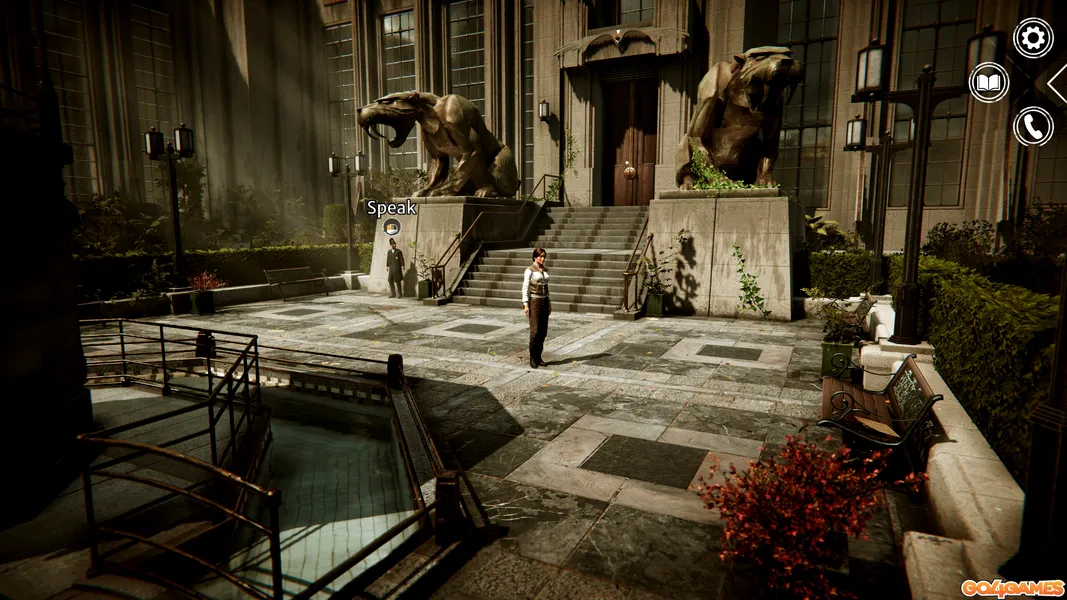
Task: Open the settings gear icon
Action: point(1033,38)
